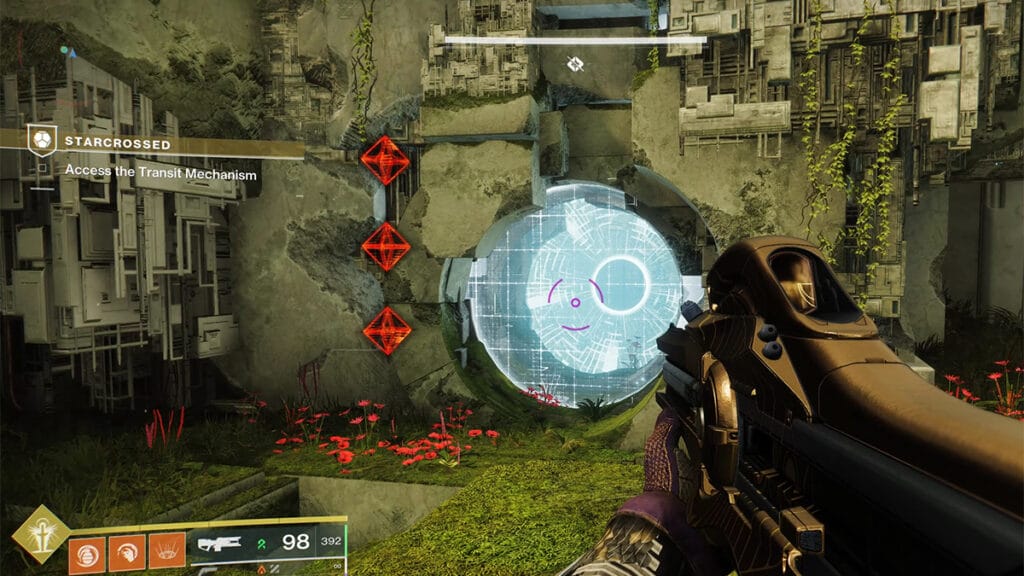Click the objective waypoint diamond marker

(x=575, y=65)
